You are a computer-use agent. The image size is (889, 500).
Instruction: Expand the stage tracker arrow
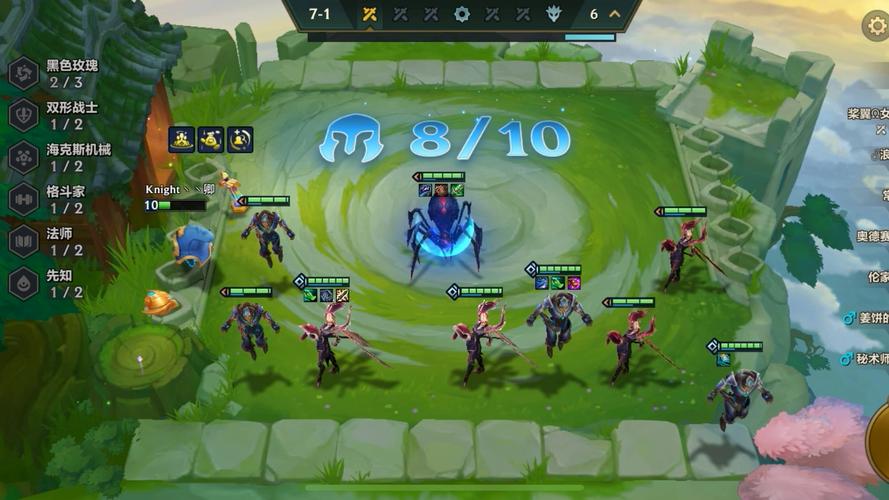coord(615,14)
